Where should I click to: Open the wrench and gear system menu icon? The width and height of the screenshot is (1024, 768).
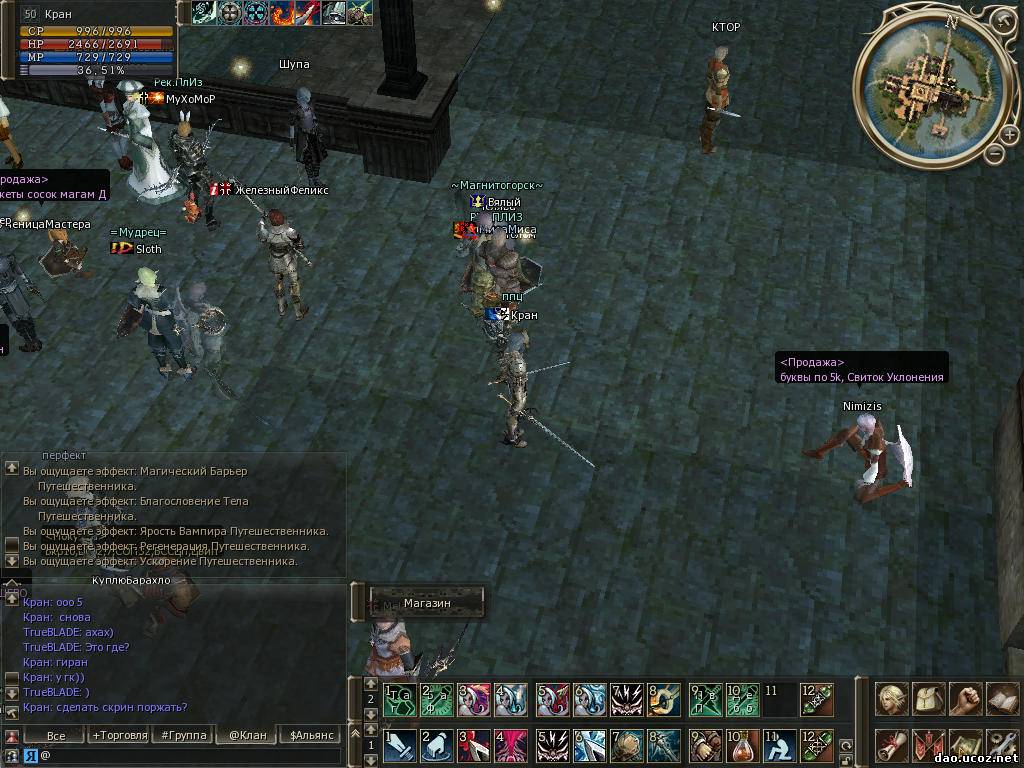(x=1002, y=745)
